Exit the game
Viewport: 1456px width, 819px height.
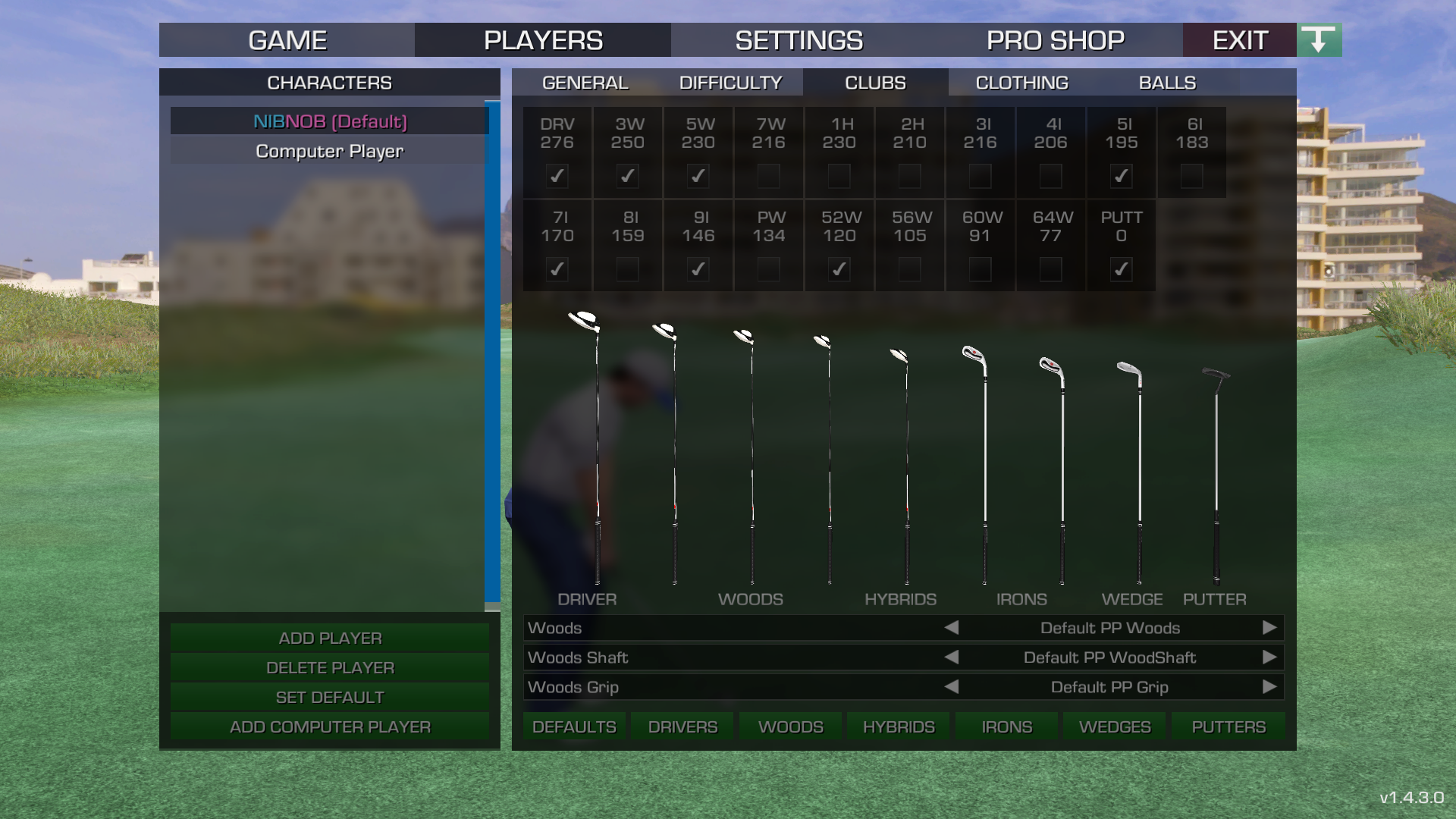1240,40
